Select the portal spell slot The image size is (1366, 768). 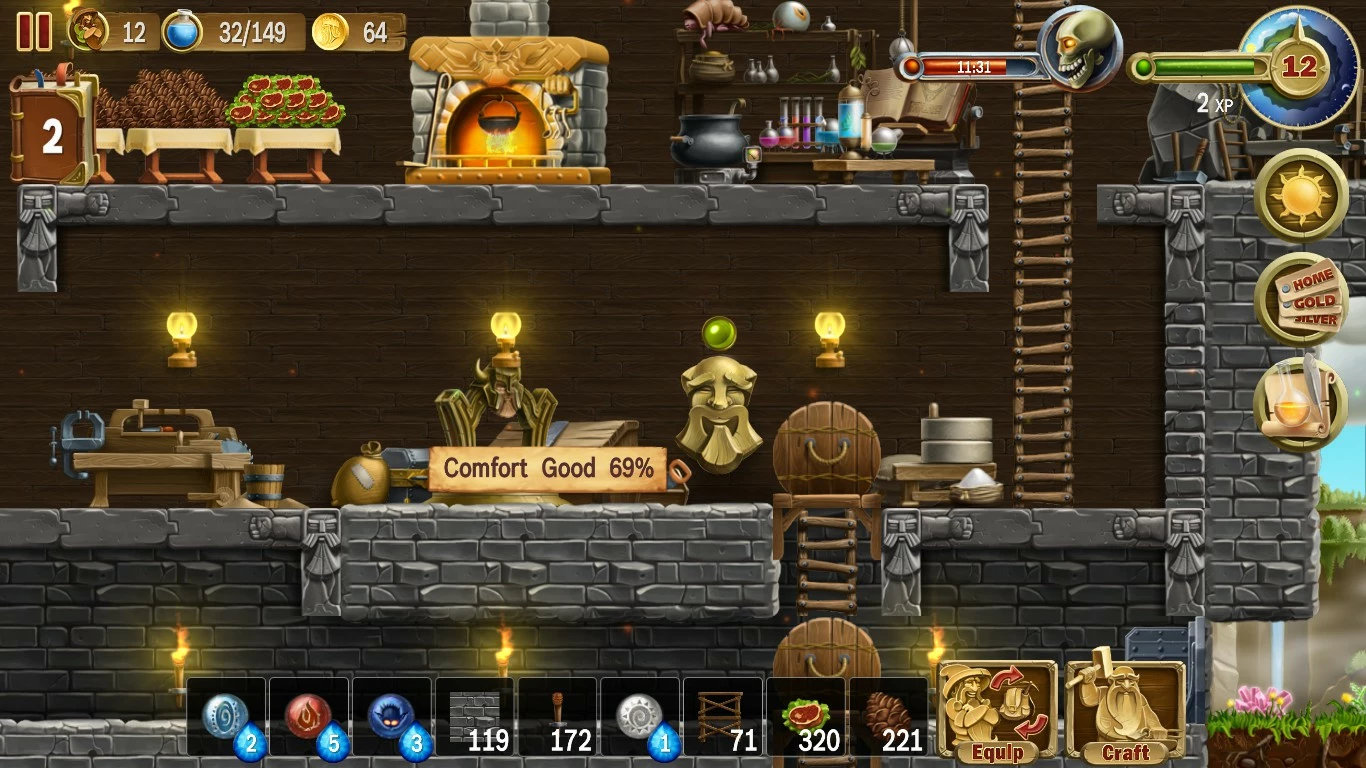(x=226, y=718)
